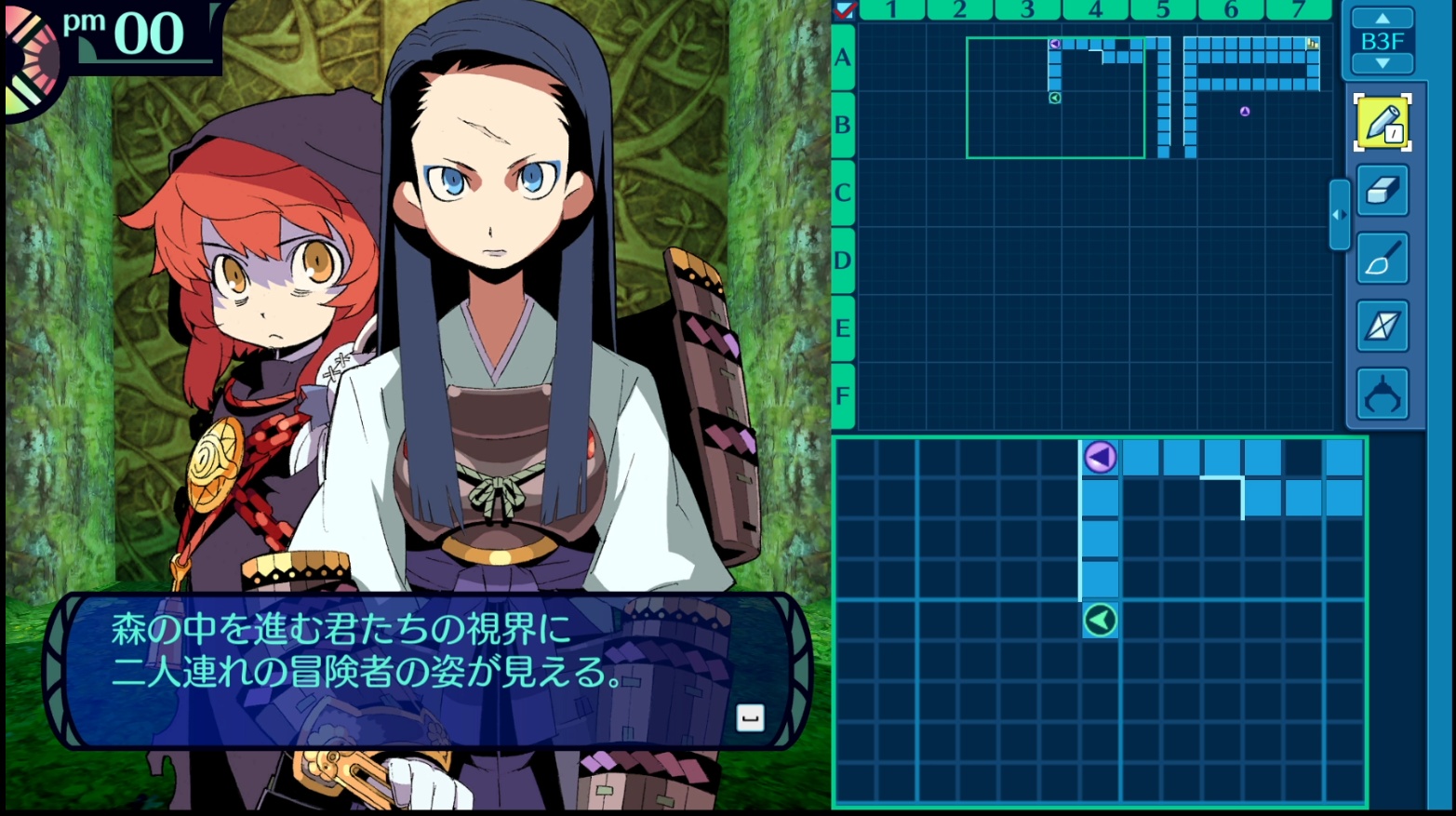
Task: Toggle the red checkmark box above row A
Action: (x=845, y=10)
